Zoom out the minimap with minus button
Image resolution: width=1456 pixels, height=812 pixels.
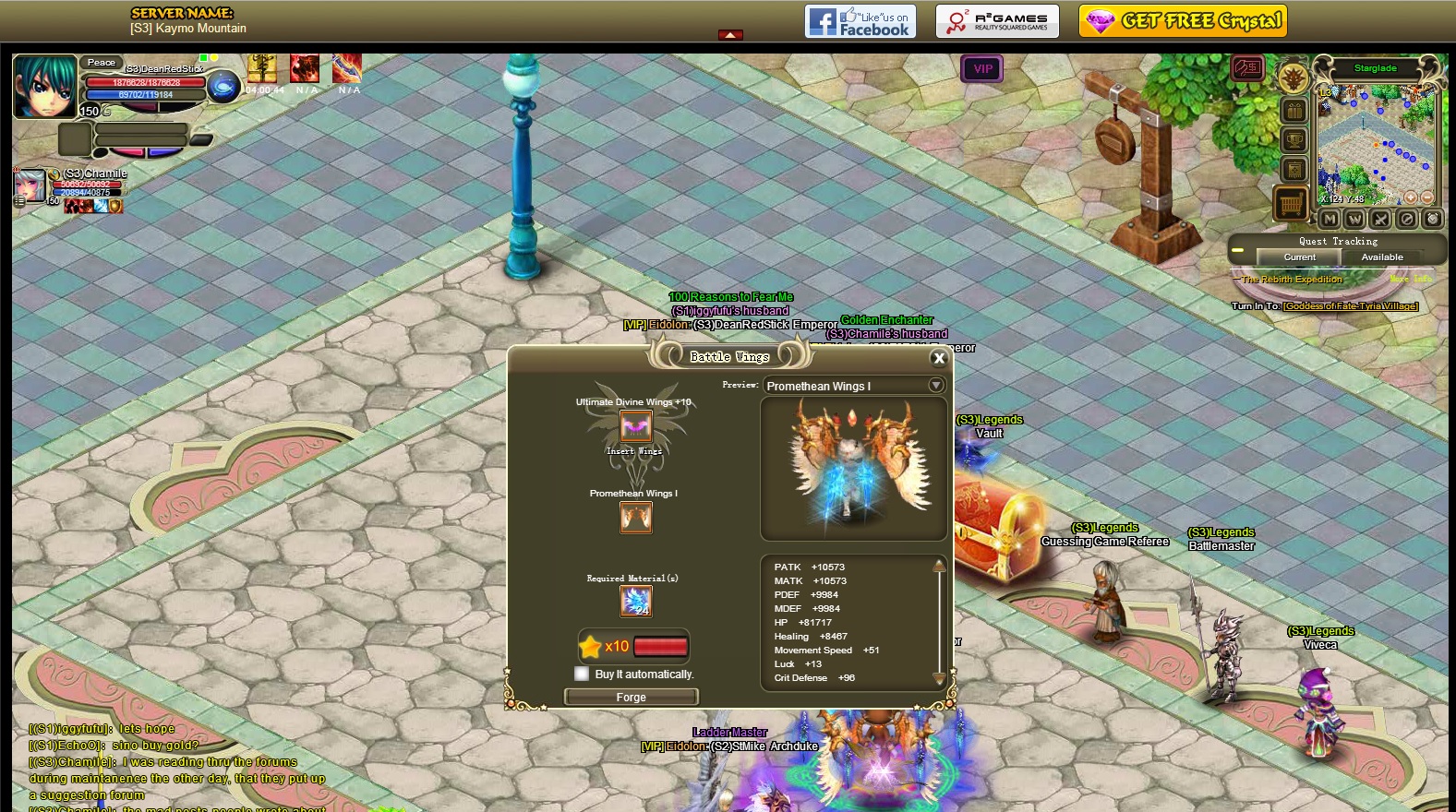1427,197
